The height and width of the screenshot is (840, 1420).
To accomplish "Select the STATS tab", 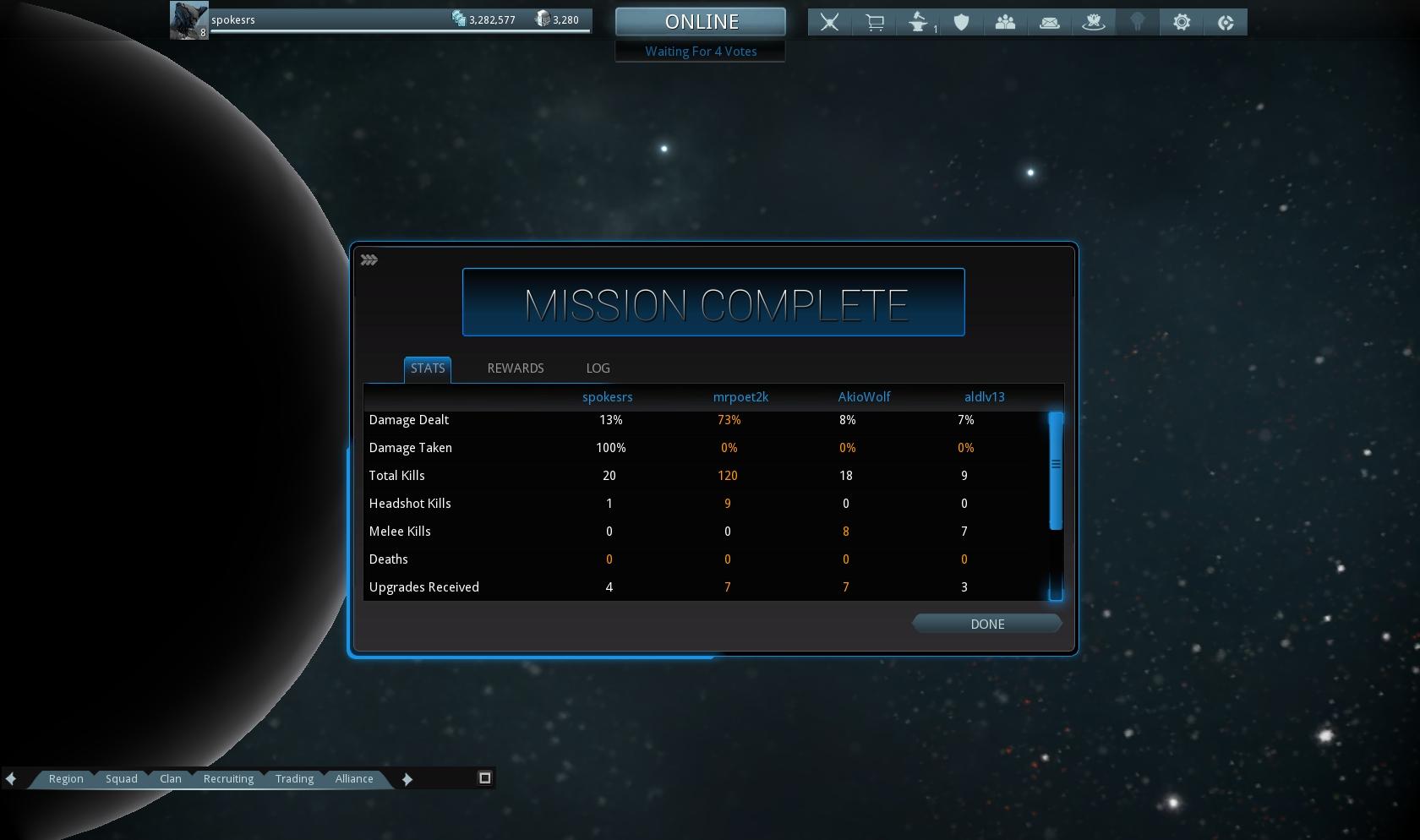I will pyautogui.click(x=428, y=368).
